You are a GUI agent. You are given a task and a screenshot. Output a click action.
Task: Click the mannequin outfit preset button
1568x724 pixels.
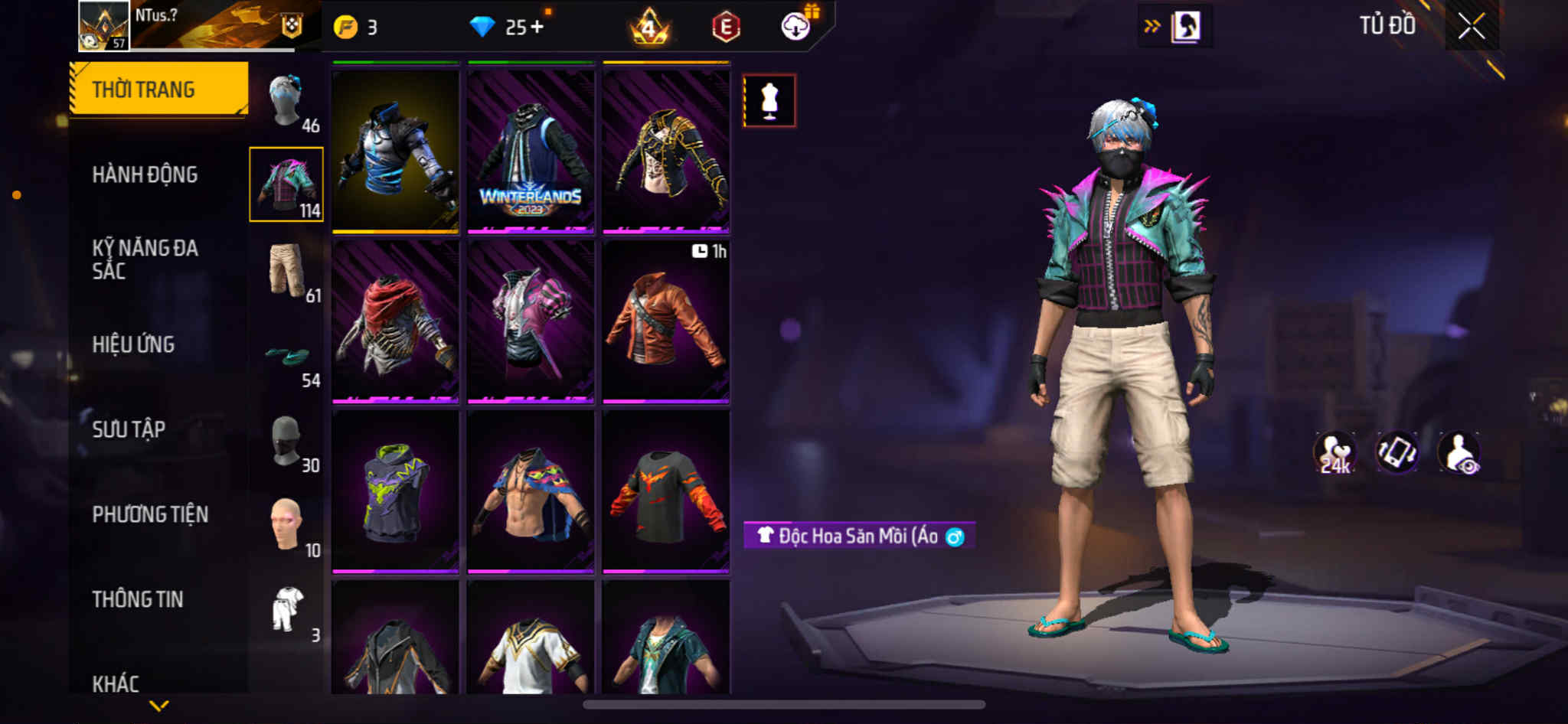tap(769, 100)
